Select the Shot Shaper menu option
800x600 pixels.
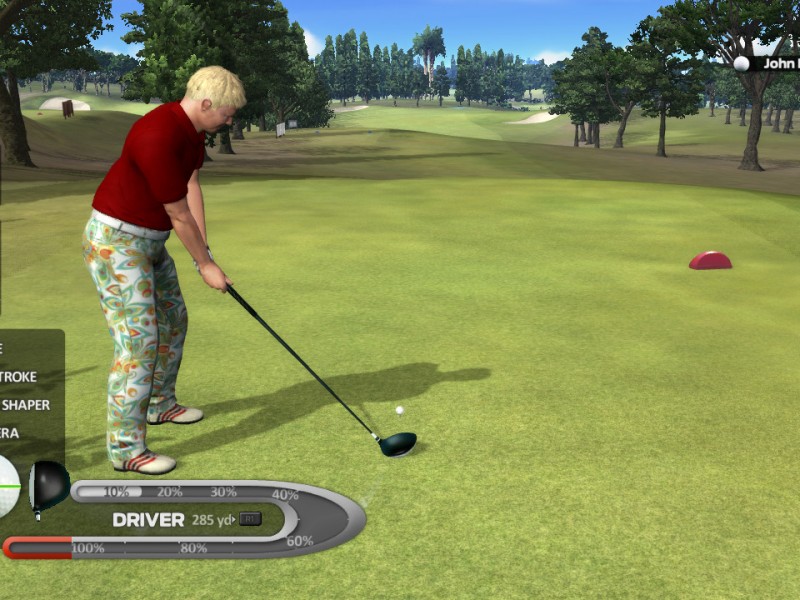tap(25, 405)
